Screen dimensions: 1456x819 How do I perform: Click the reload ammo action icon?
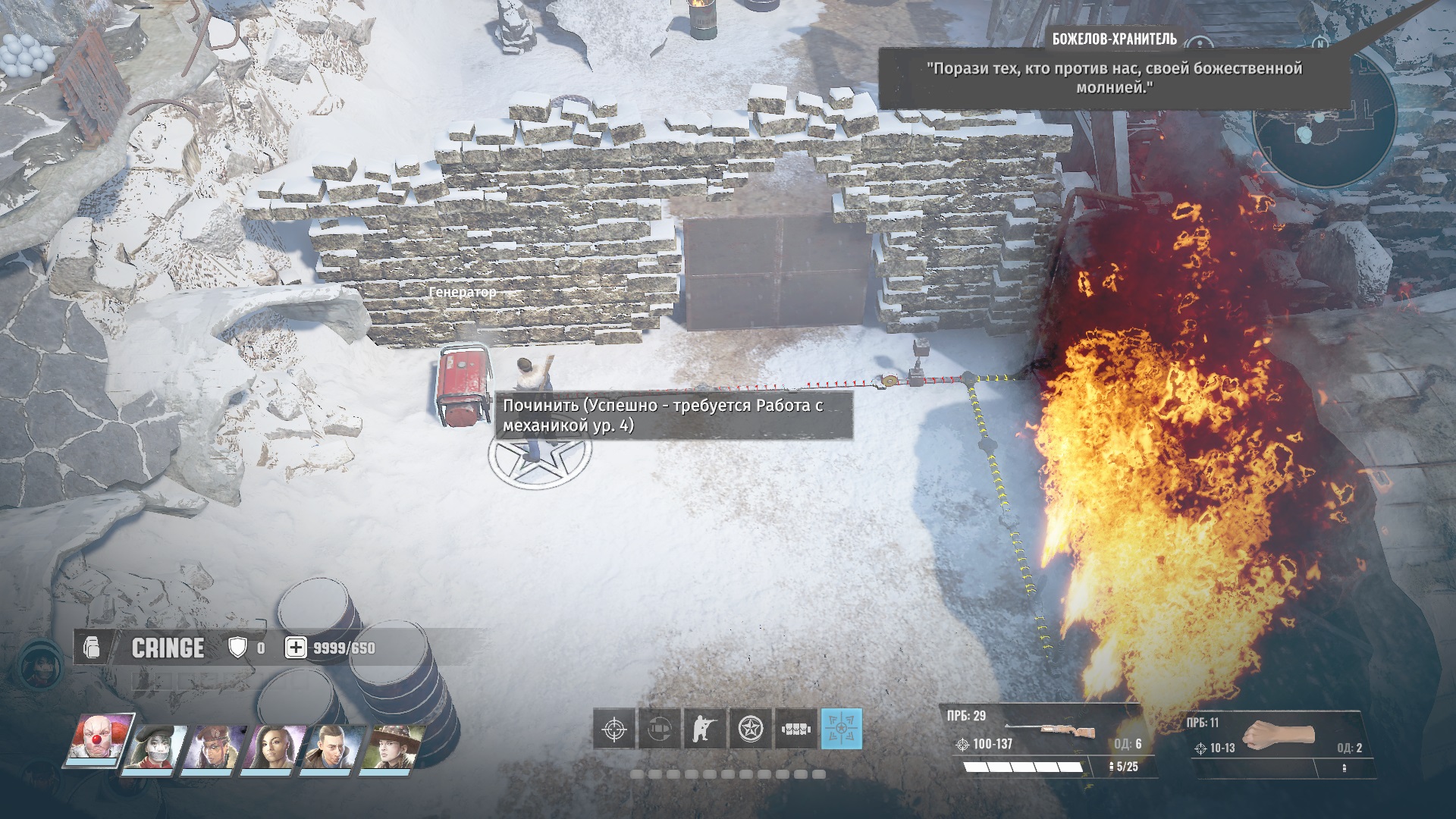(x=659, y=730)
